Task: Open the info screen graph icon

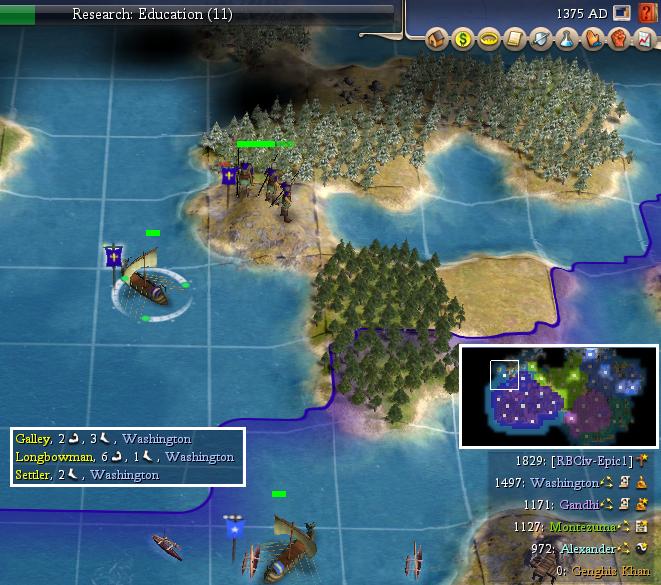Action: (x=643, y=40)
